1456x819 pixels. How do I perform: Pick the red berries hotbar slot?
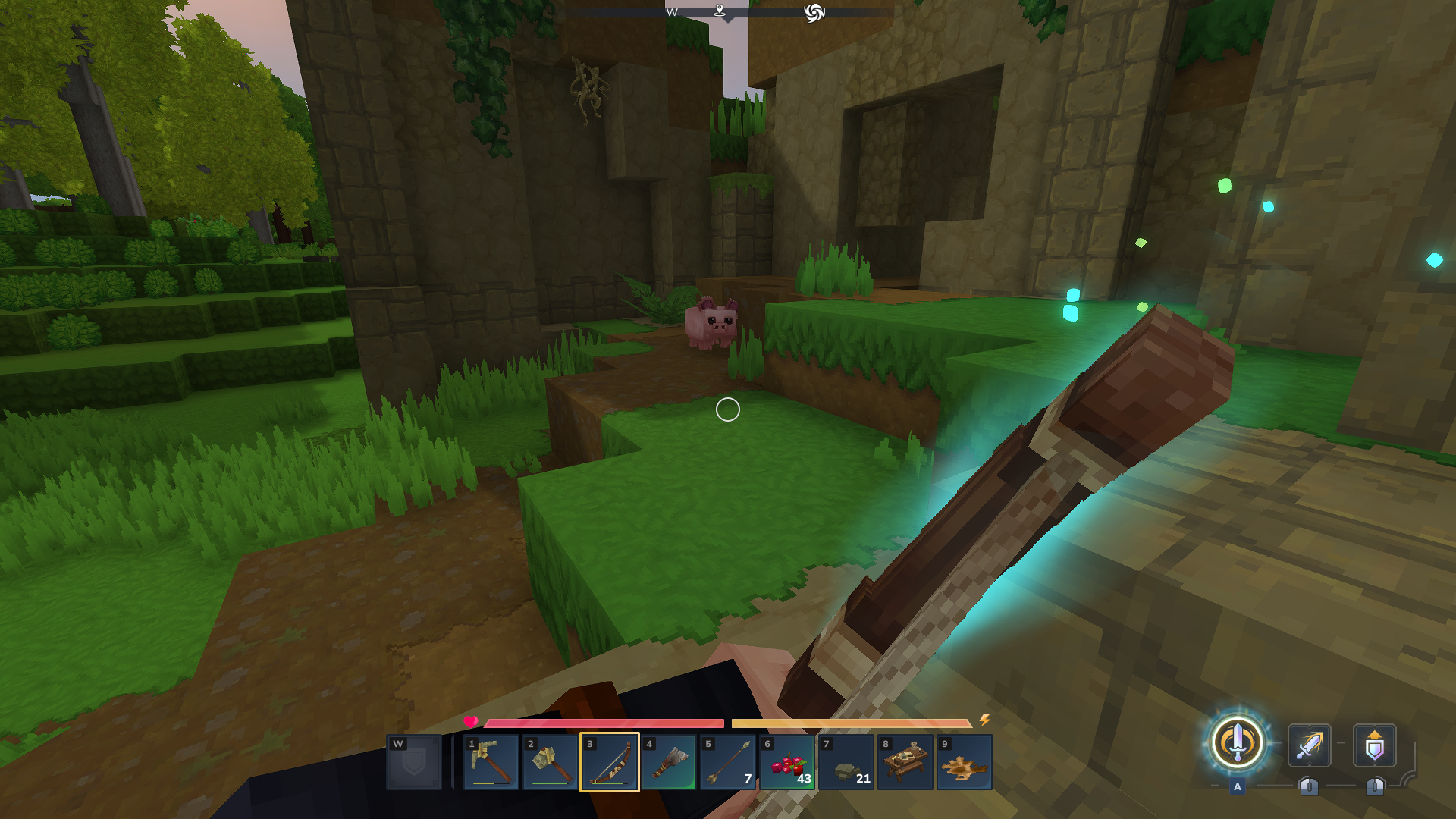tap(786, 762)
